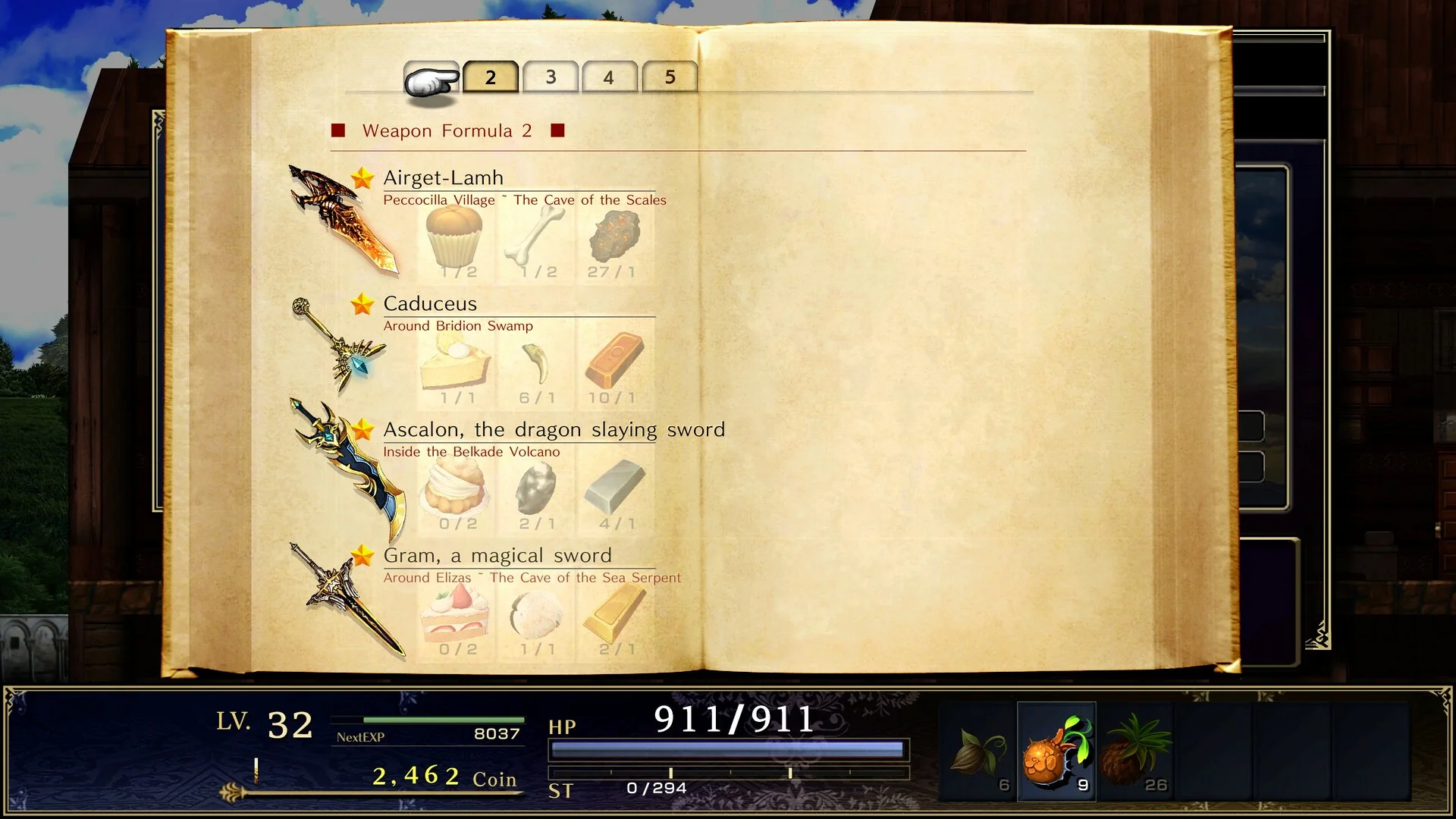1456x819 pixels.
Task: Pick Ascalon, the dragon slaying sword
Action: tap(554, 429)
